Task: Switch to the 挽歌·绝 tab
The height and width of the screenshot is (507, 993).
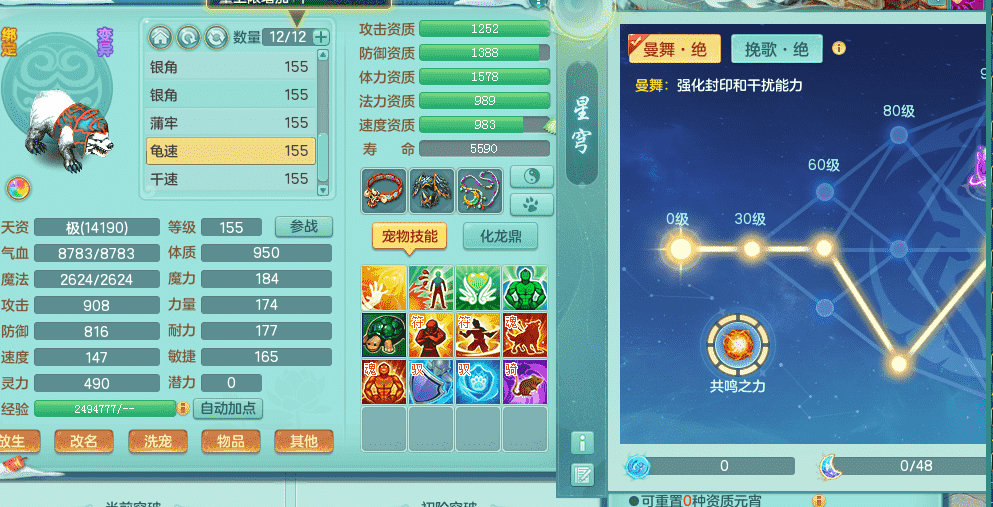Action: (x=776, y=48)
